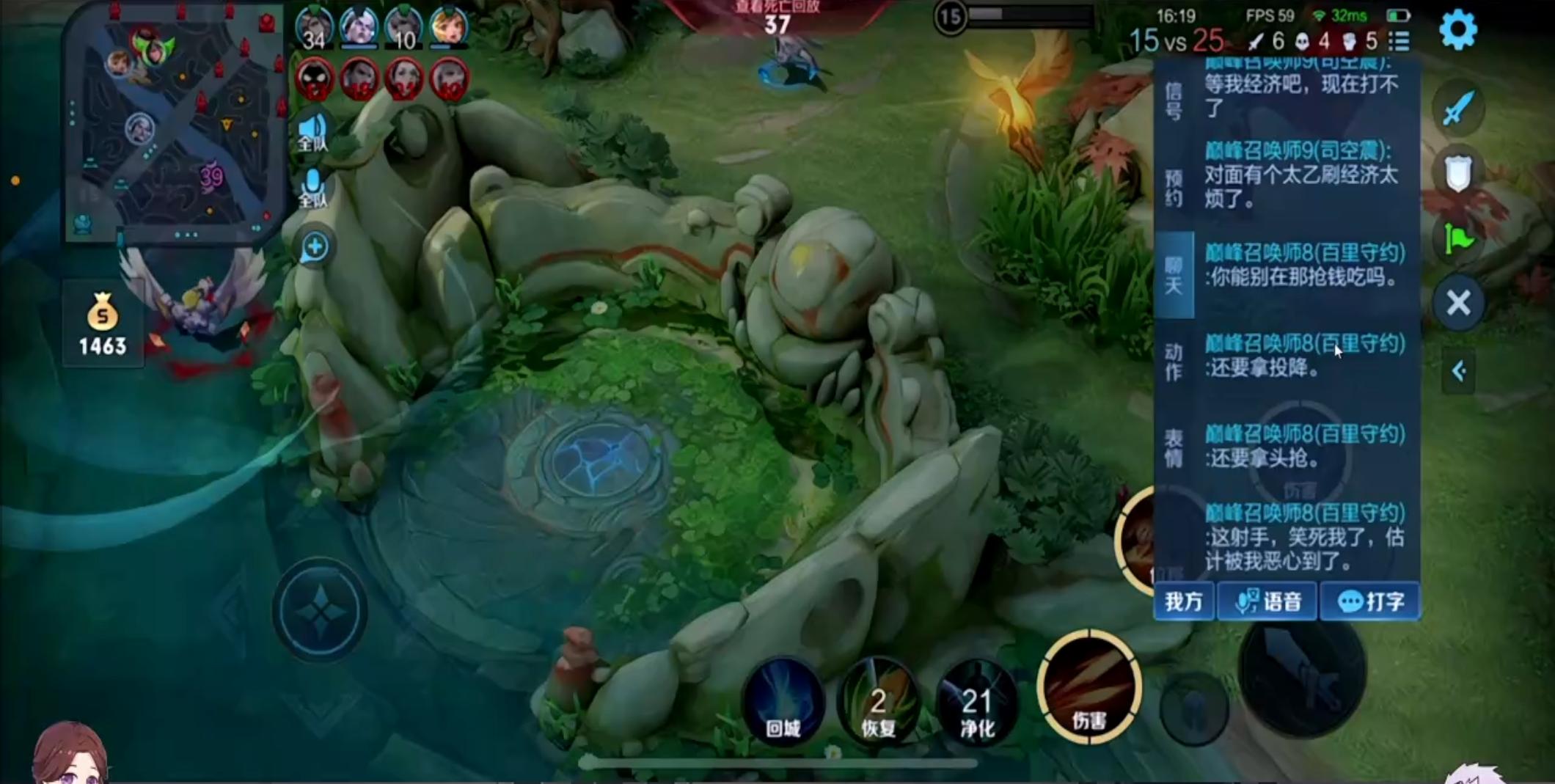Open the gear settings menu
1555x784 pixels.
(1458, 30)
